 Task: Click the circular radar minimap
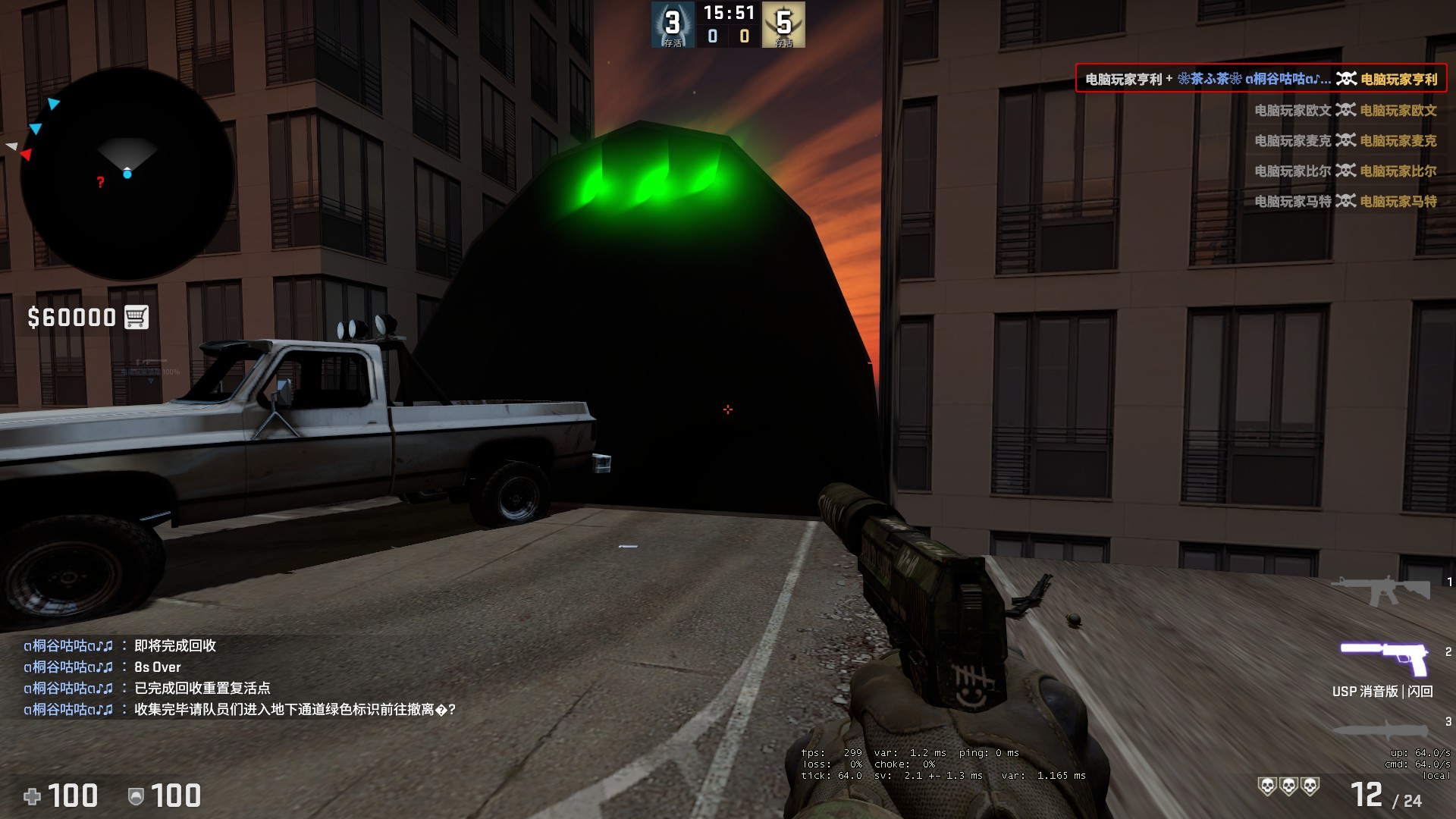pos(127,174)
